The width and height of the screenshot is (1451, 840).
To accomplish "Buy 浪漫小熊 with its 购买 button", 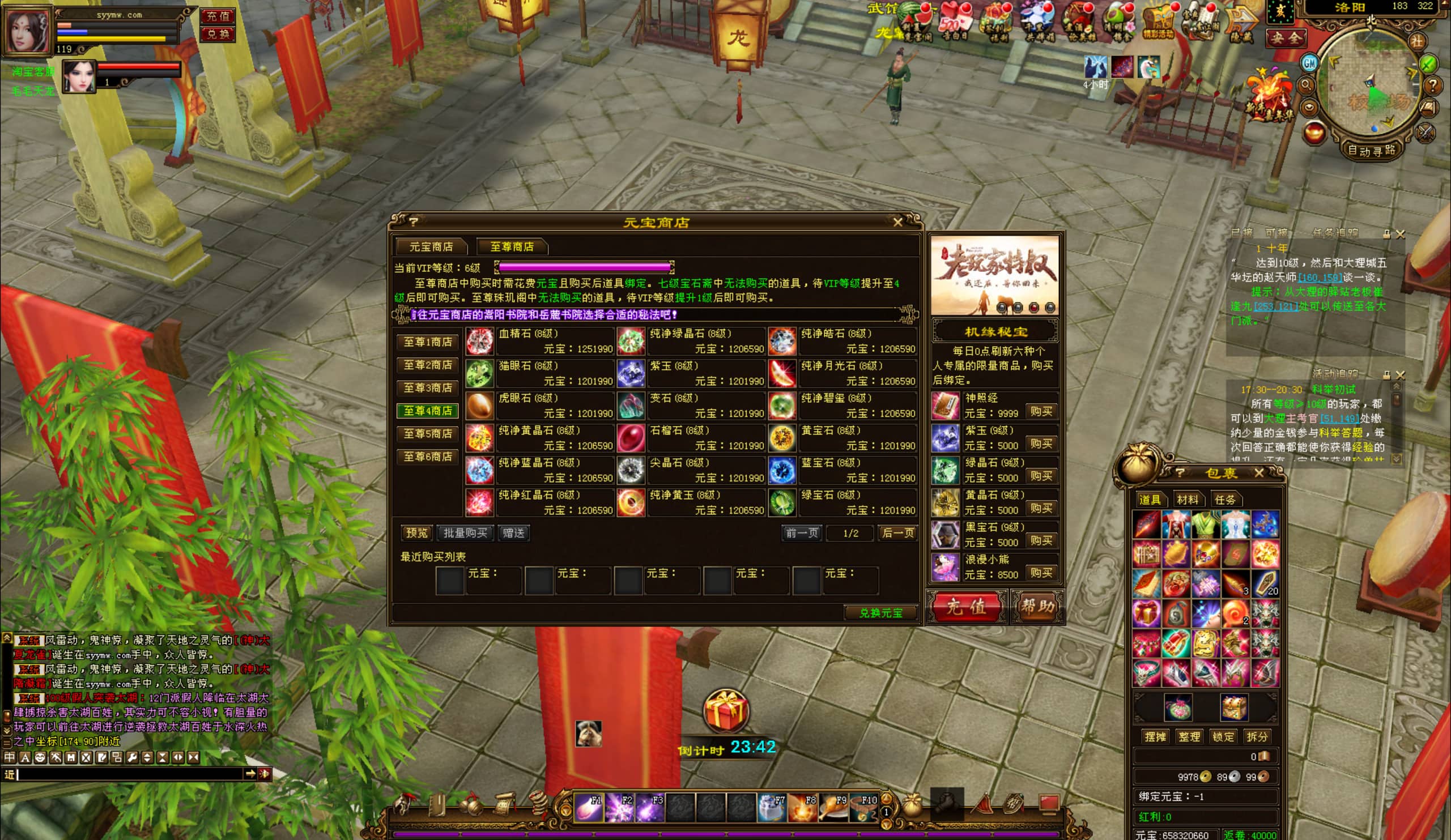I will click(x=1041, y=573).
